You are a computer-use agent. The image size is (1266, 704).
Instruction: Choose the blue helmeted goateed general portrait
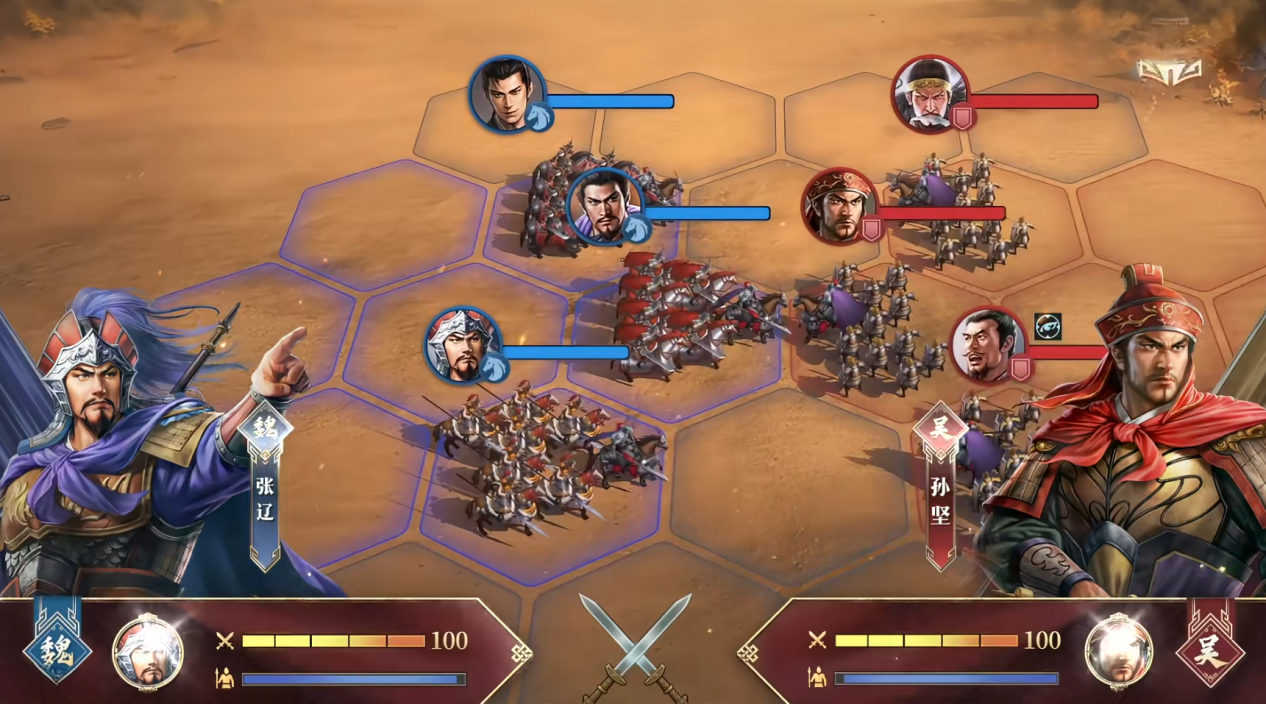click(463, 345)
